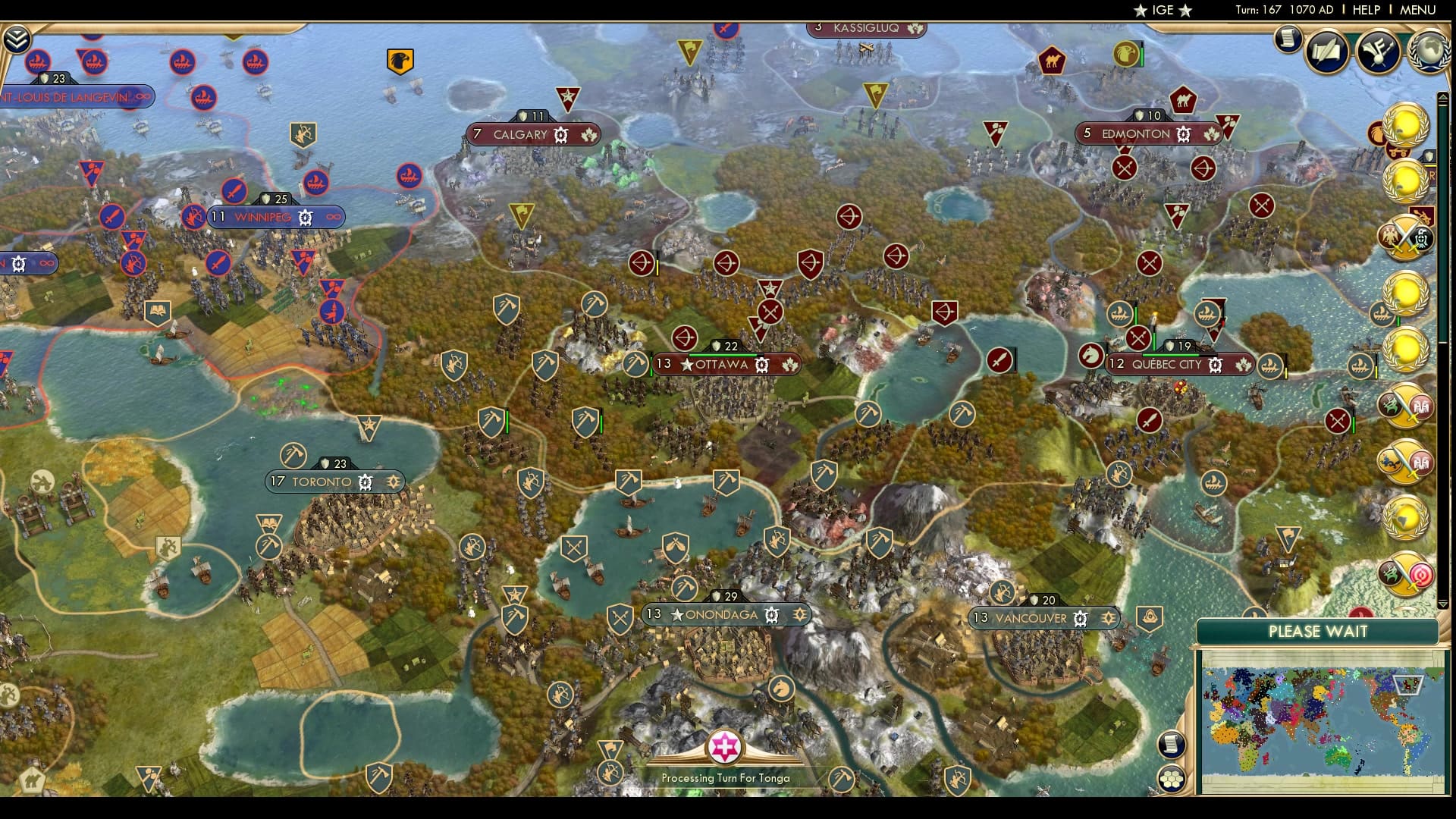Open the Diplomacy globe icon
Image resolution: width=1456 pixels, height=819 pixels.
1430,50
